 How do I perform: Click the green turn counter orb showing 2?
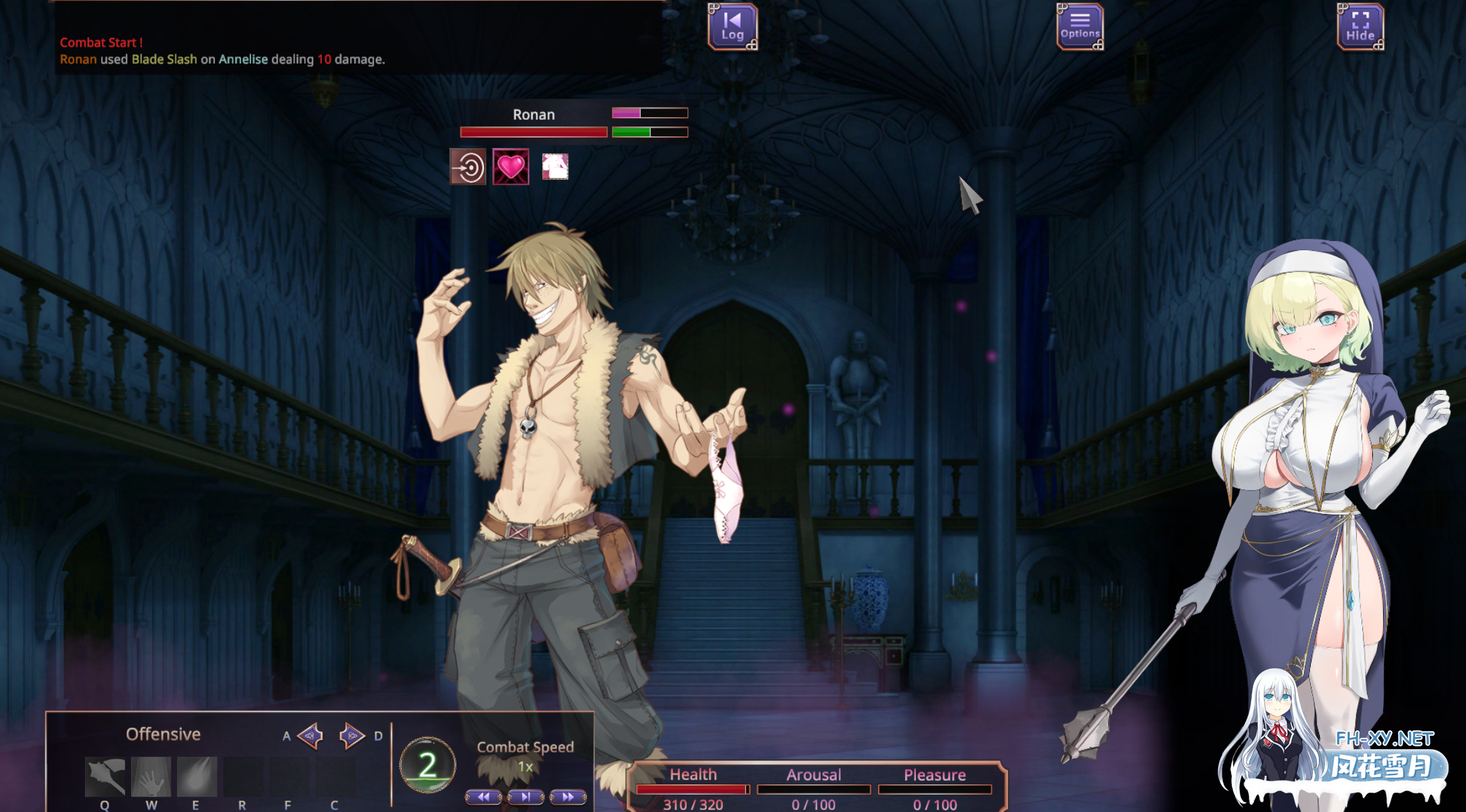(x=426, y=764)
